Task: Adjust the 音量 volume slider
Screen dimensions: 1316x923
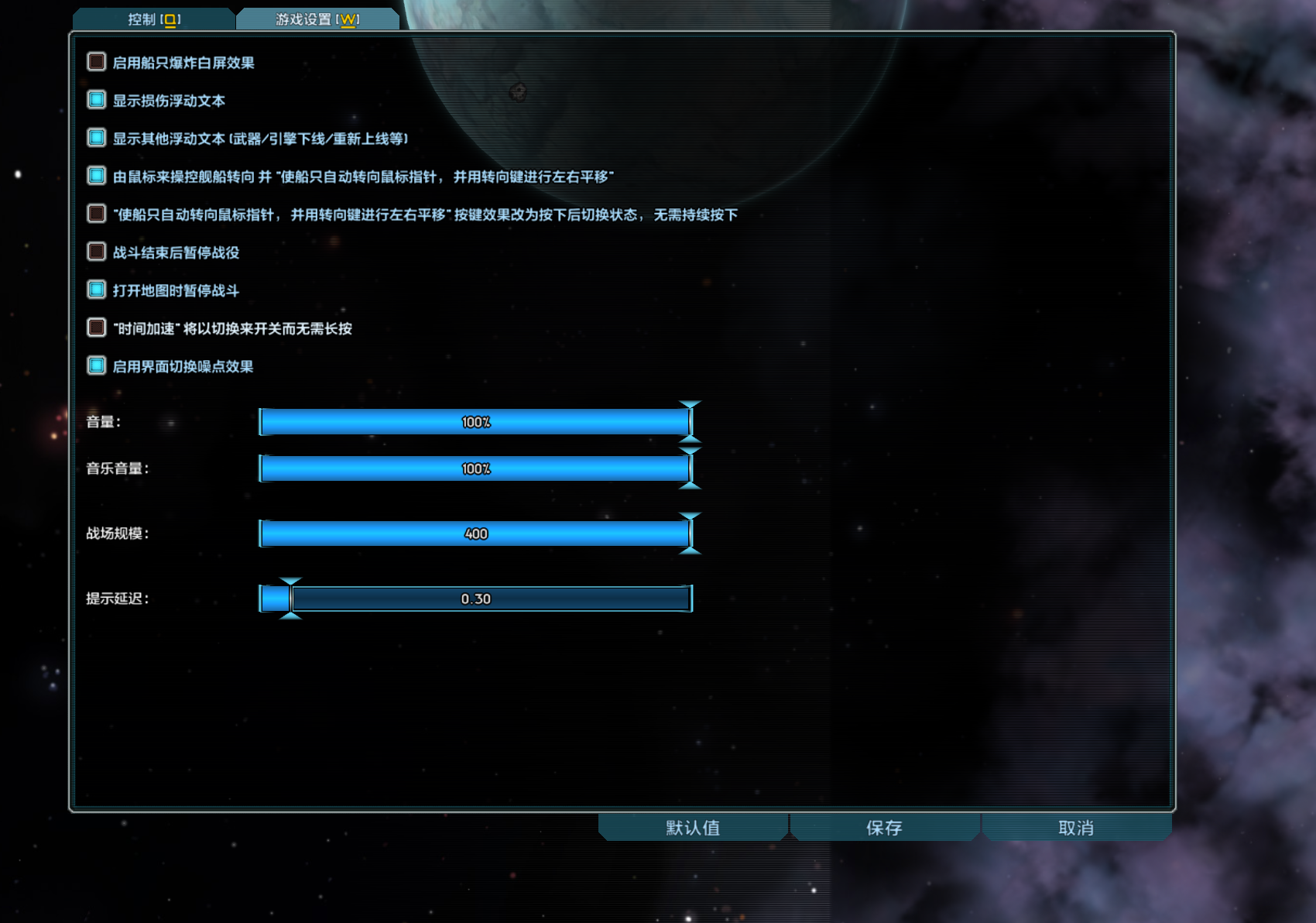Action: pyautogui.click(x=476, y=422)
